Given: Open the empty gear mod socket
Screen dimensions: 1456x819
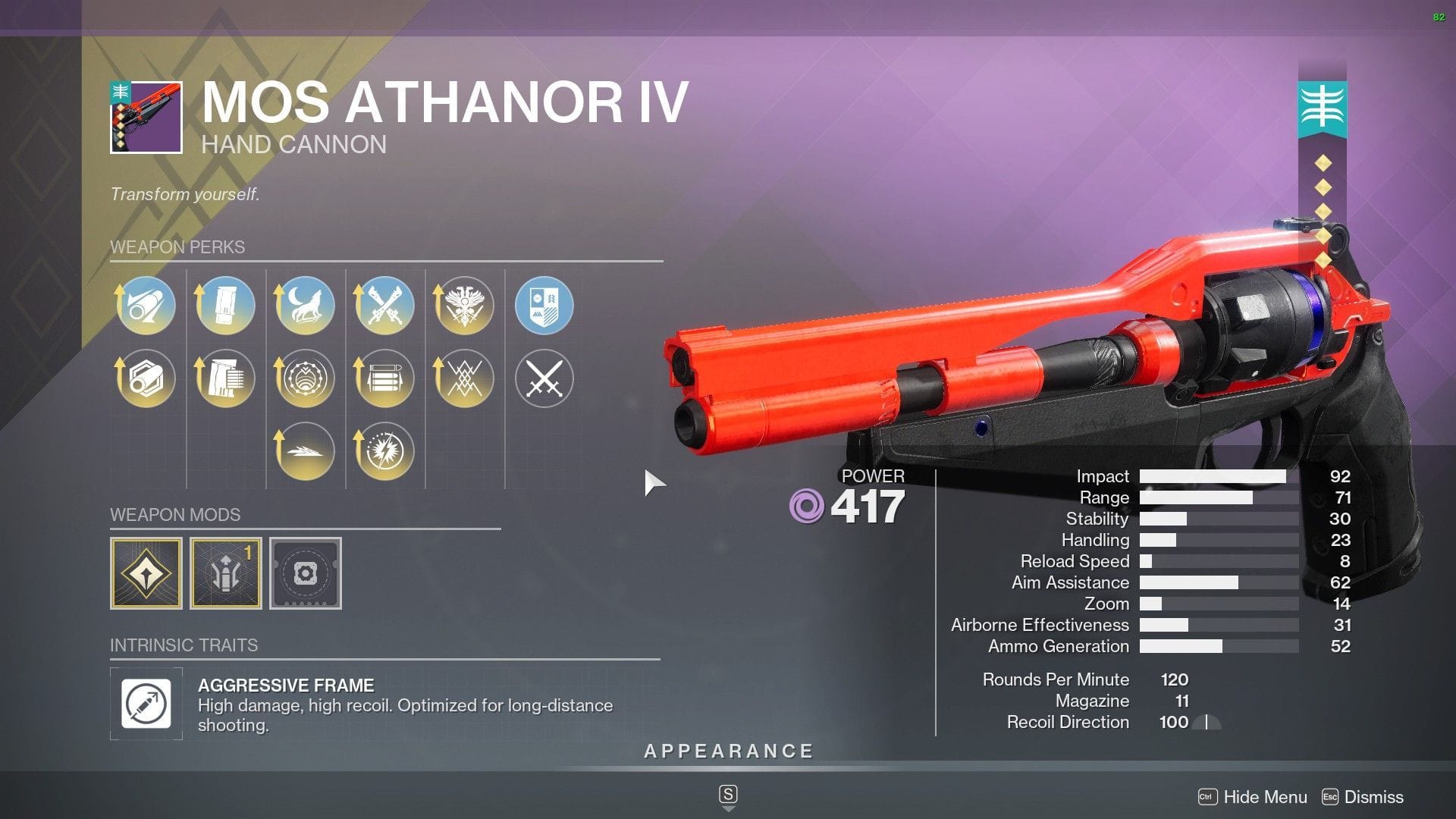Looking at the screenshot, I should 306,573.
